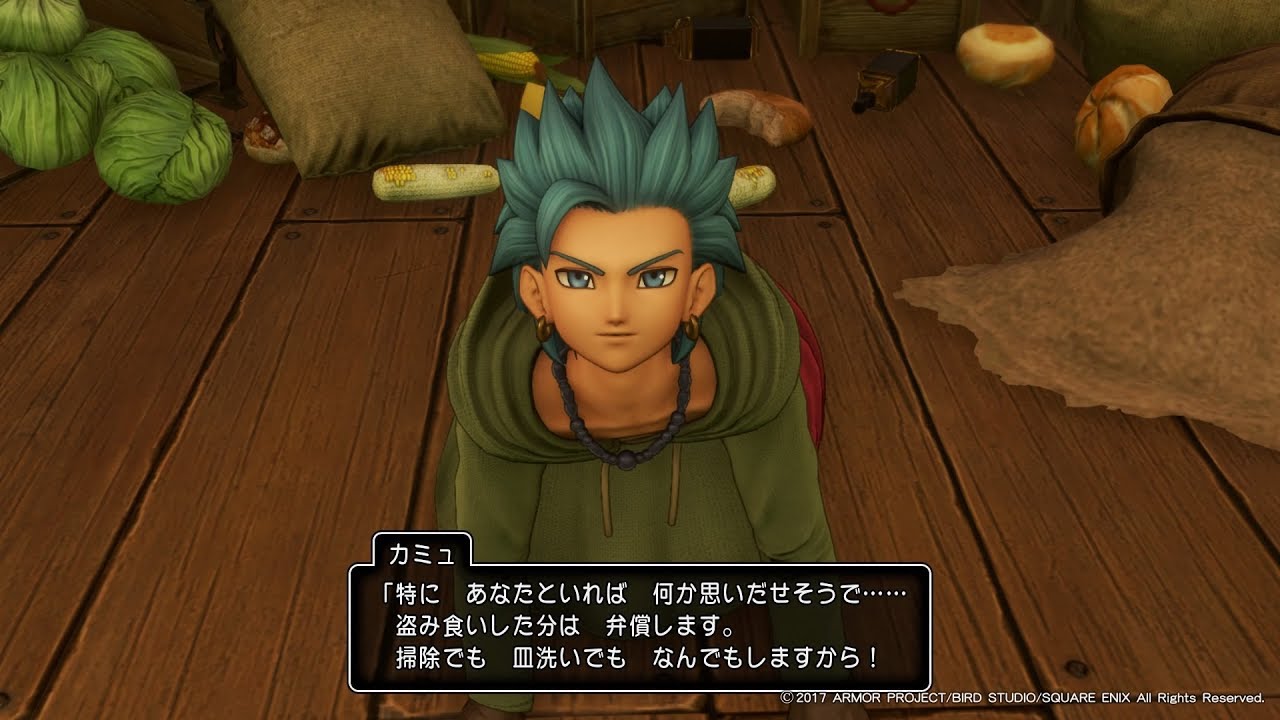Select the 特に text at the dialogue start

click(418, 590)
